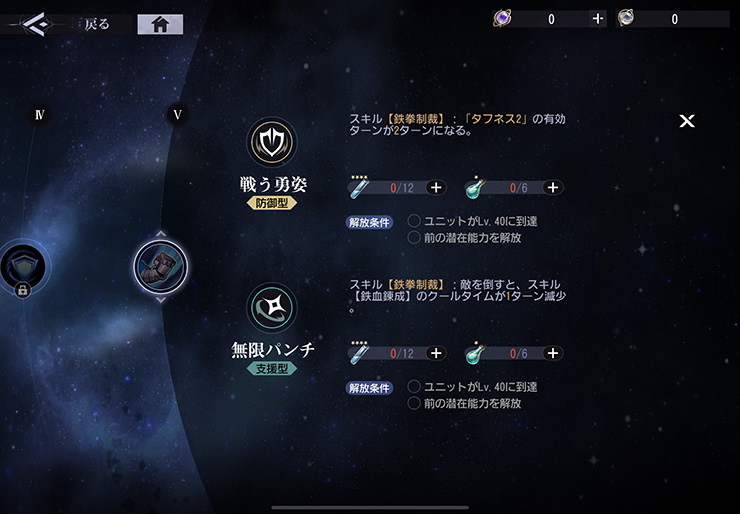Open the home screen via house icon
This screenshot has height=514, width=740.
pos(160,25)
